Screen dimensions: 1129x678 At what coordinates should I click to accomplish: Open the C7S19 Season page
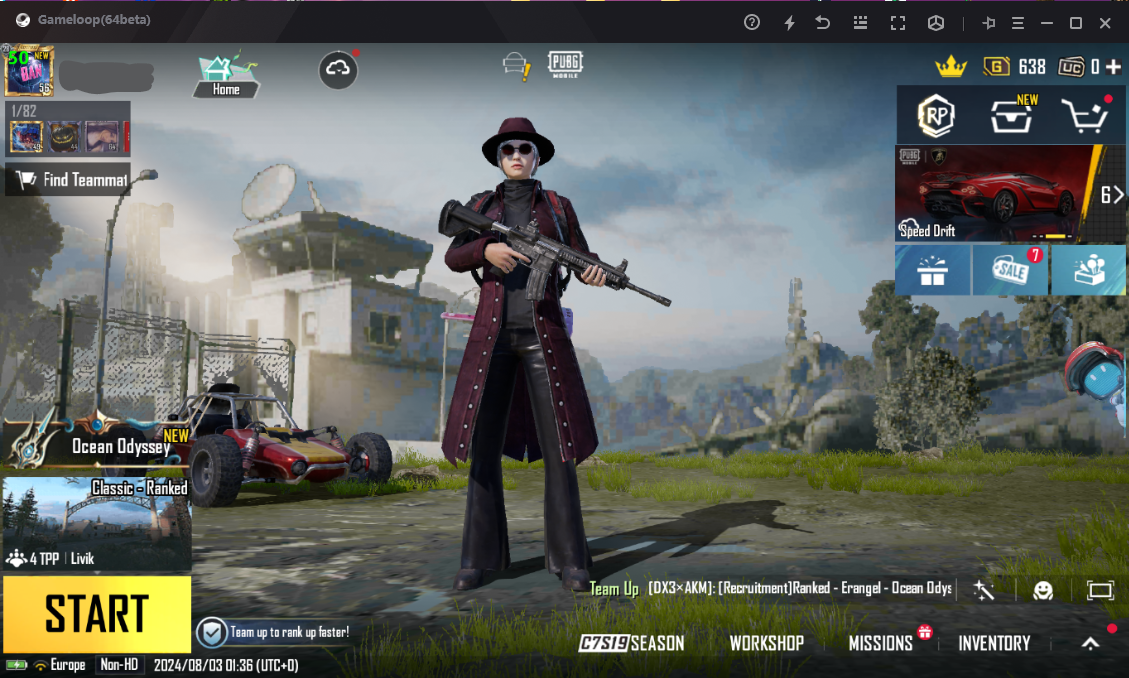tap(632, 643)
